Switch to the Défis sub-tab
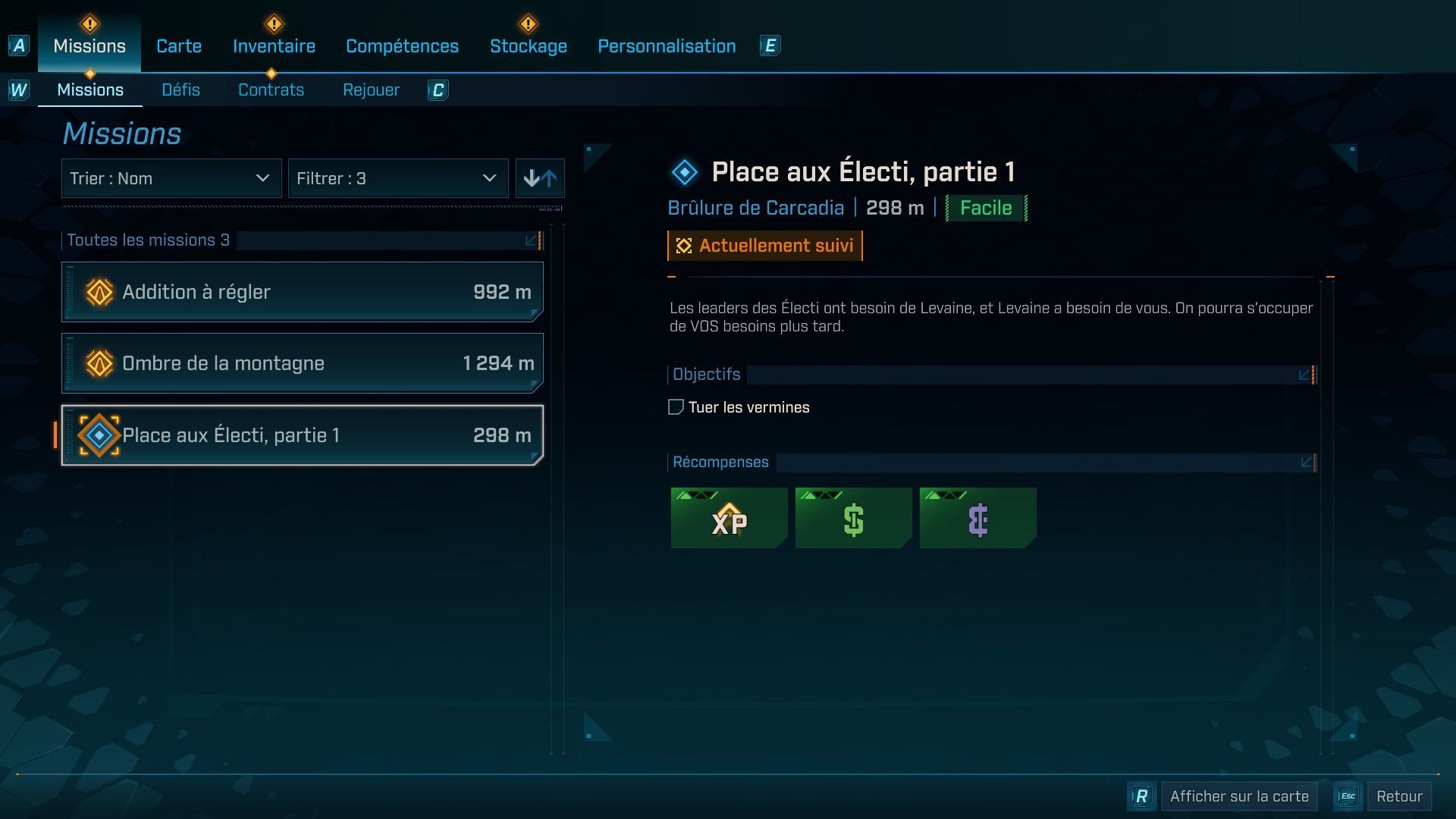Viewport: 1456px width, 819px height. [x=180, y=90]
